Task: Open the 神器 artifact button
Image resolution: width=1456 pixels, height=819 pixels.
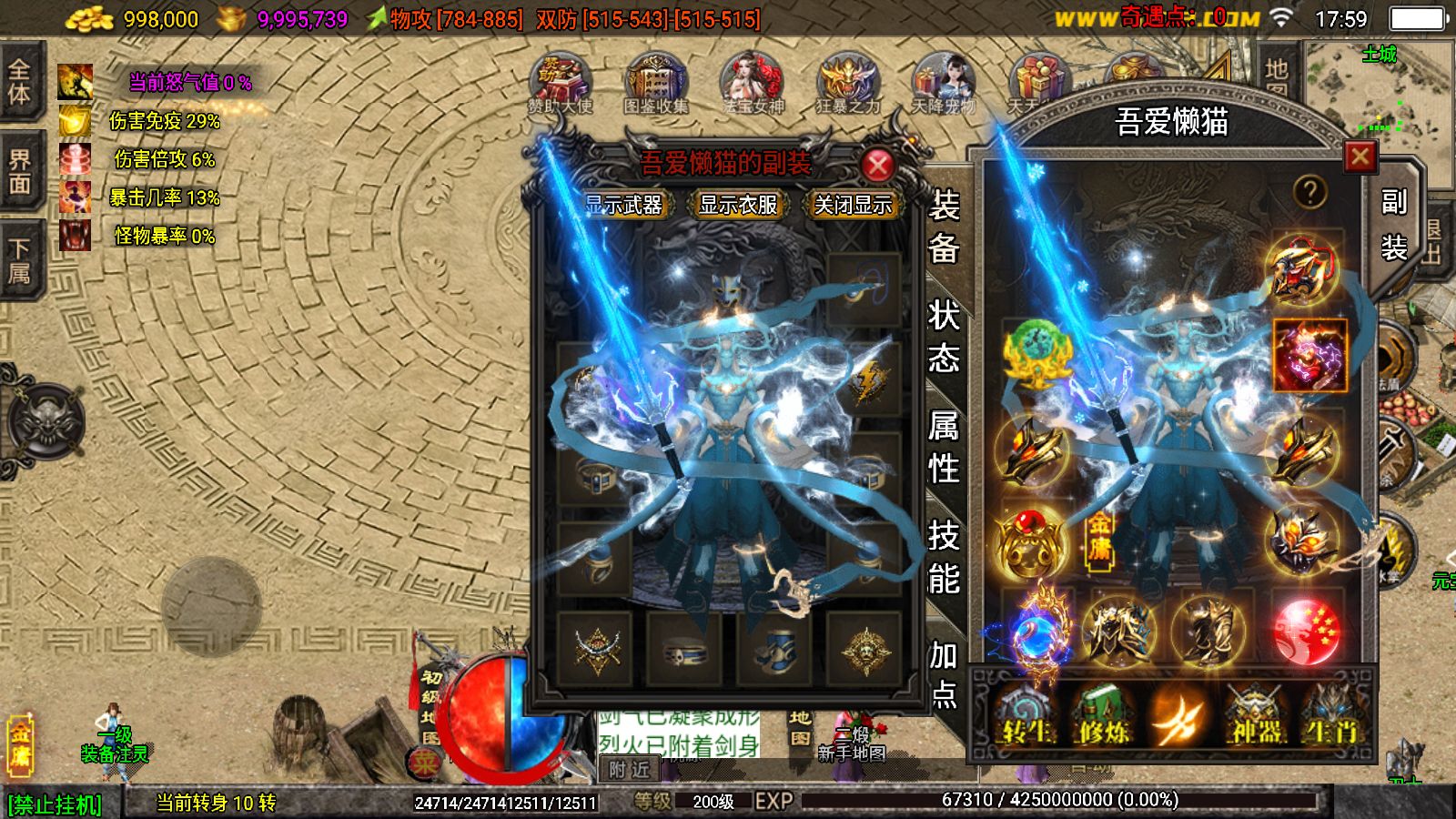Action: click(x=1255, y=716)
